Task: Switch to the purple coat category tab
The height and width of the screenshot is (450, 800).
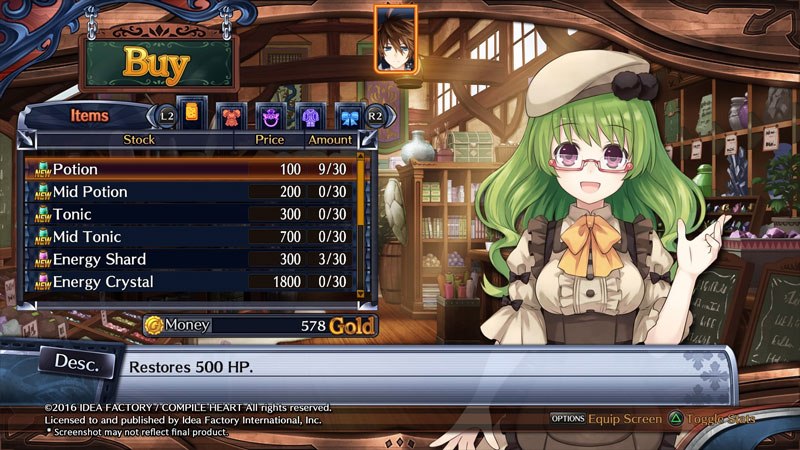Action: click(x=309, y=116)
